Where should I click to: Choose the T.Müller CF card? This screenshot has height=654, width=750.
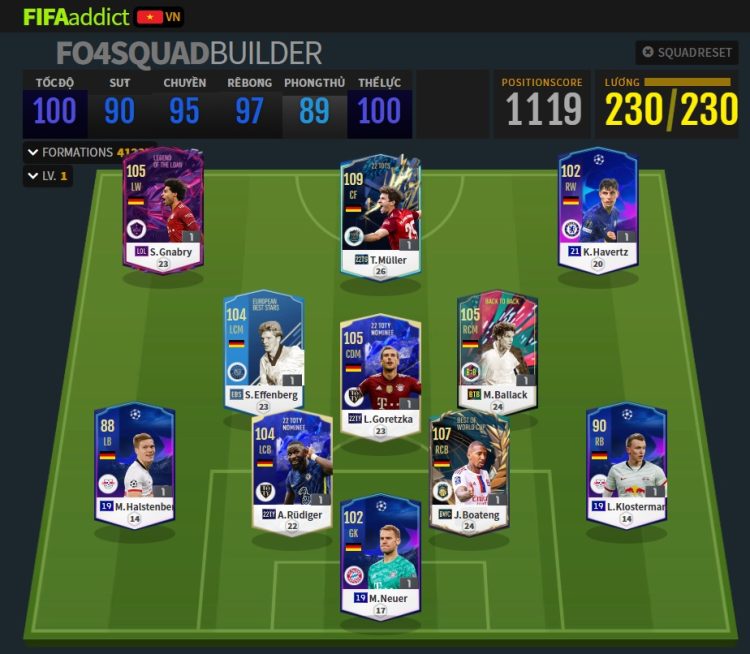(x=380, y=216)
